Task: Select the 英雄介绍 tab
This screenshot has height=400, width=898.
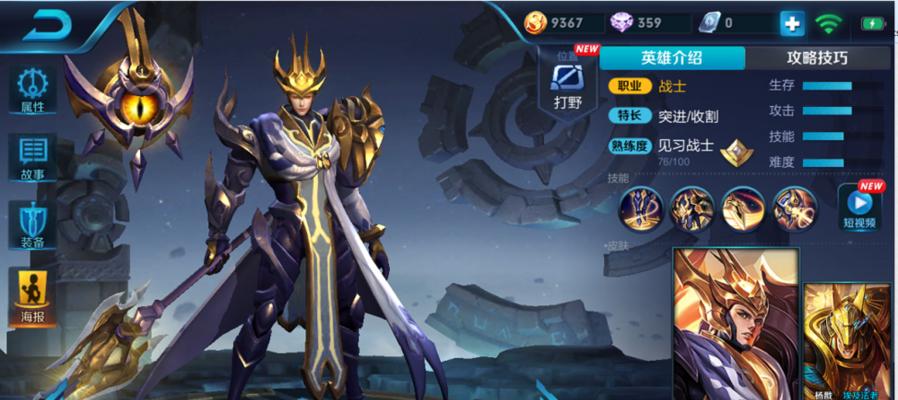Action: tap(672, 57)
